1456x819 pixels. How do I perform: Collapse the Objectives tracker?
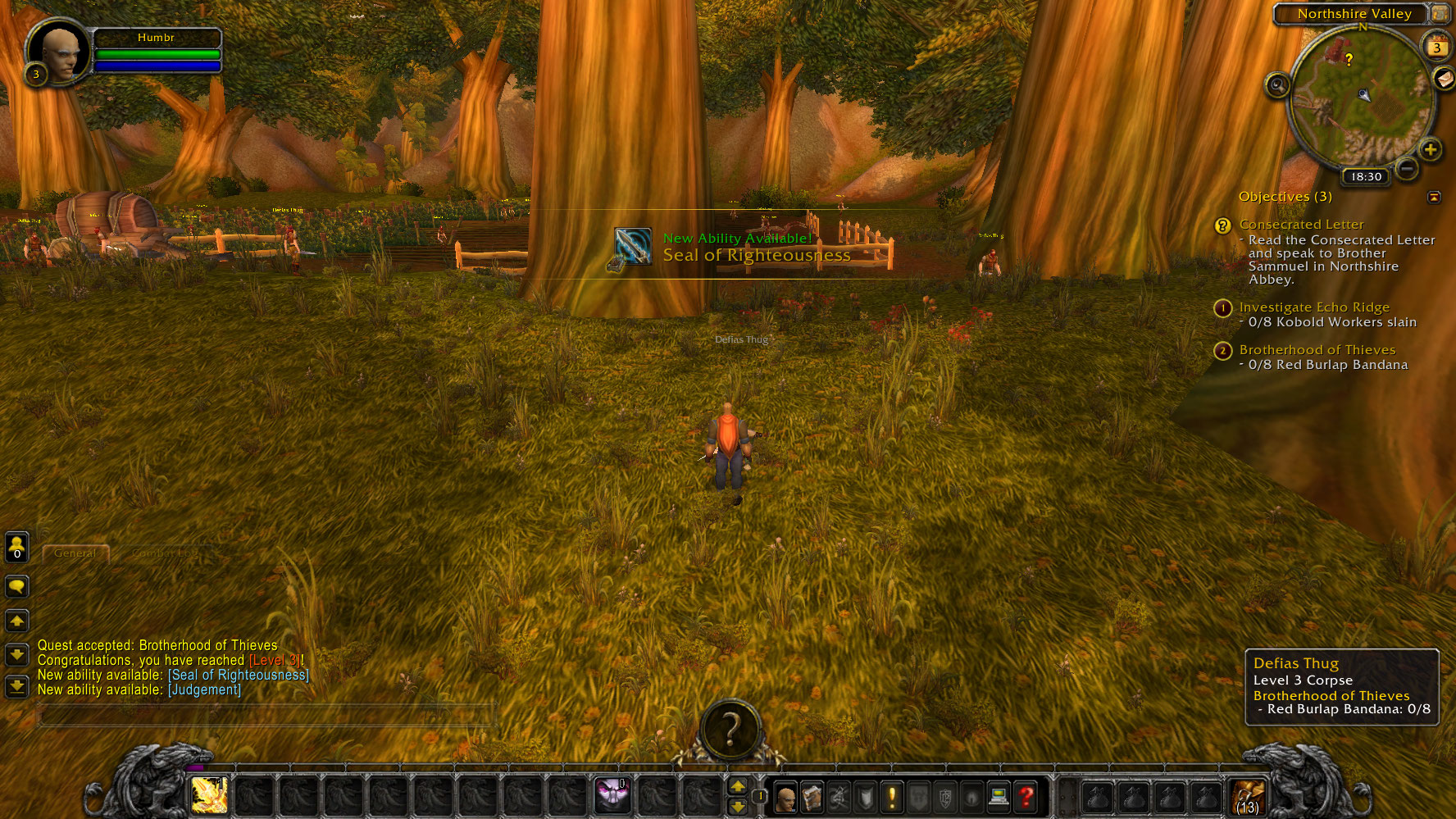click(1434, 198)
